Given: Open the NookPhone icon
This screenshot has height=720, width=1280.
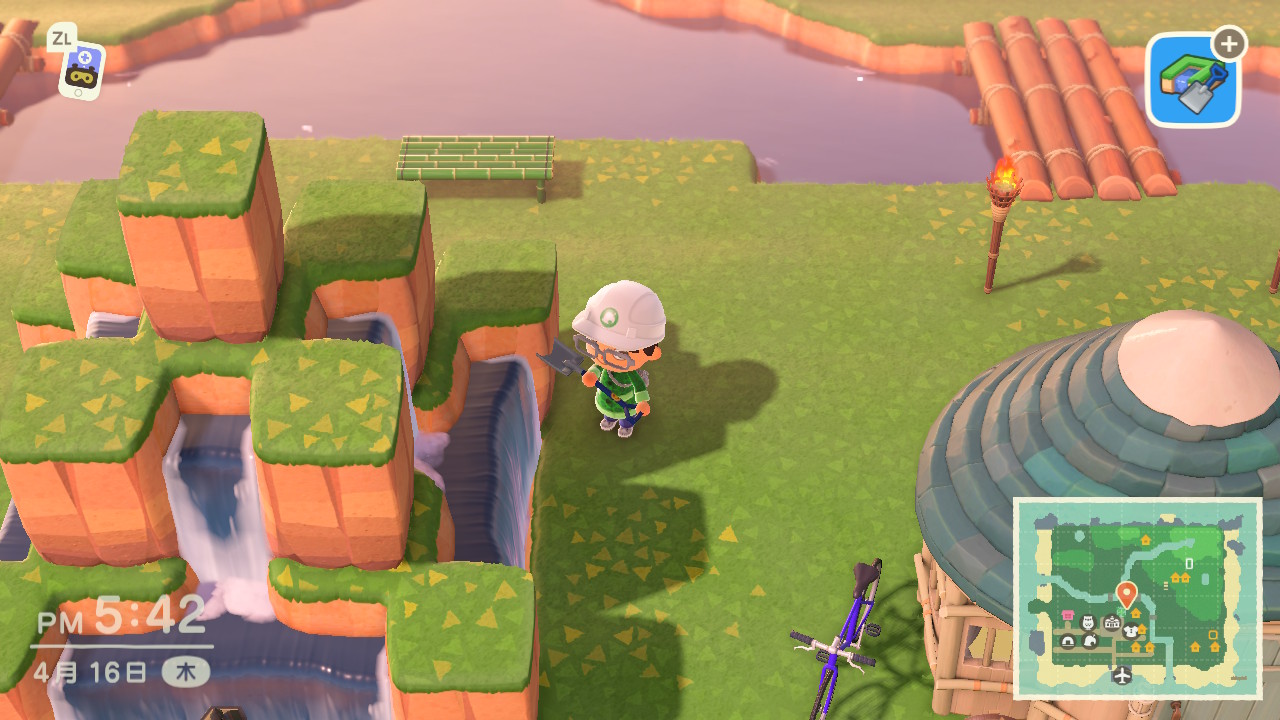Looking at the screenshot, I should (x=81, y=68).
